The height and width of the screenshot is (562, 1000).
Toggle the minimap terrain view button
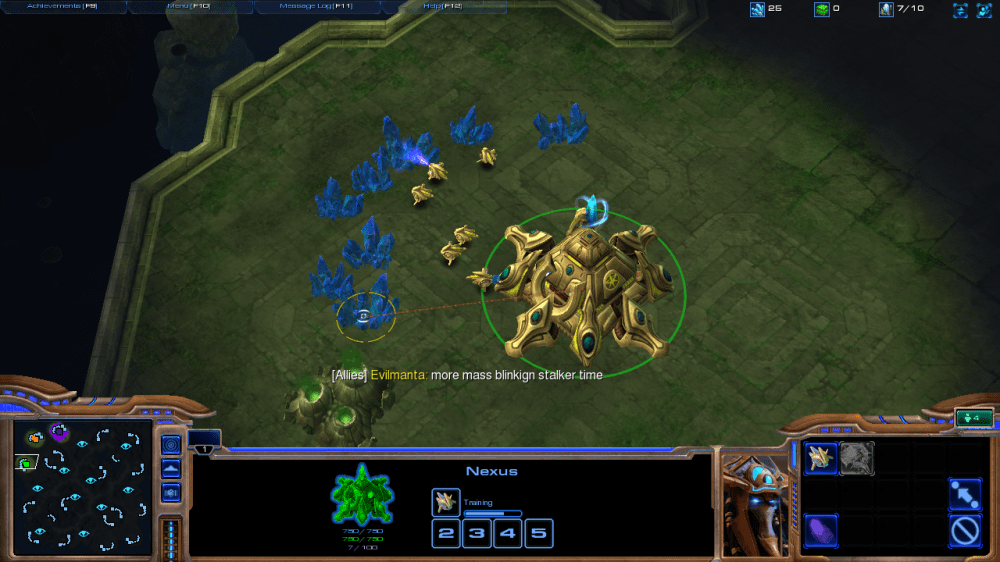point(171,468)
